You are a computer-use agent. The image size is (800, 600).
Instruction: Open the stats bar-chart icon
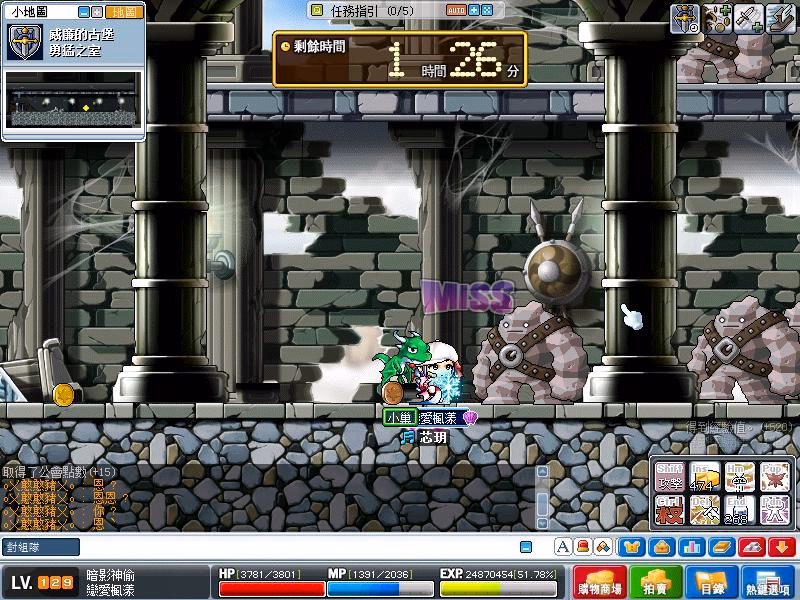689,547
